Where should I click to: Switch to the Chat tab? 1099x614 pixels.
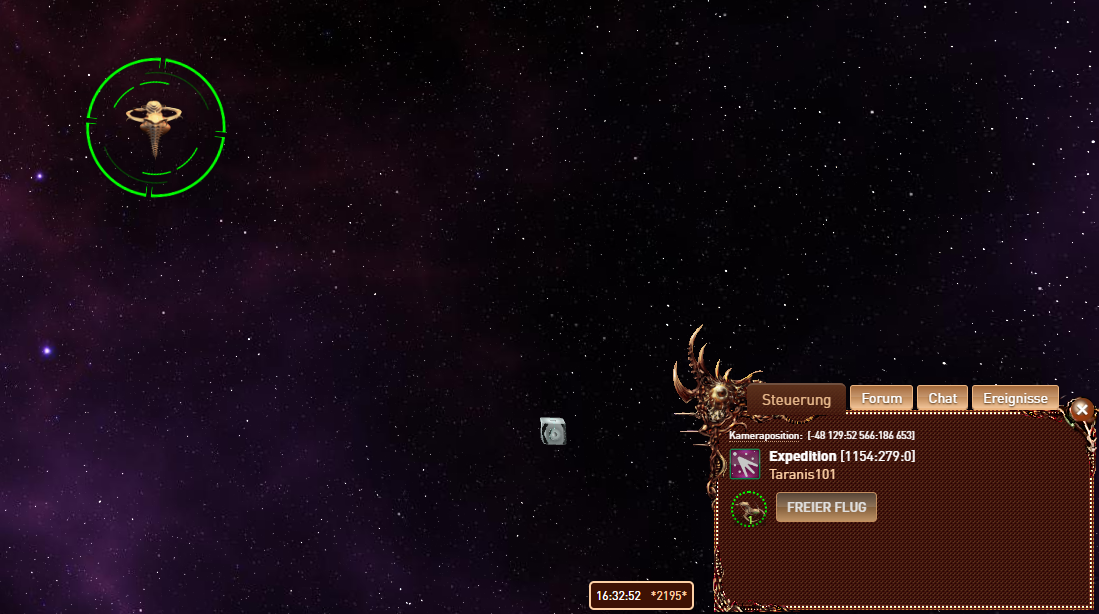coord(942,398)
